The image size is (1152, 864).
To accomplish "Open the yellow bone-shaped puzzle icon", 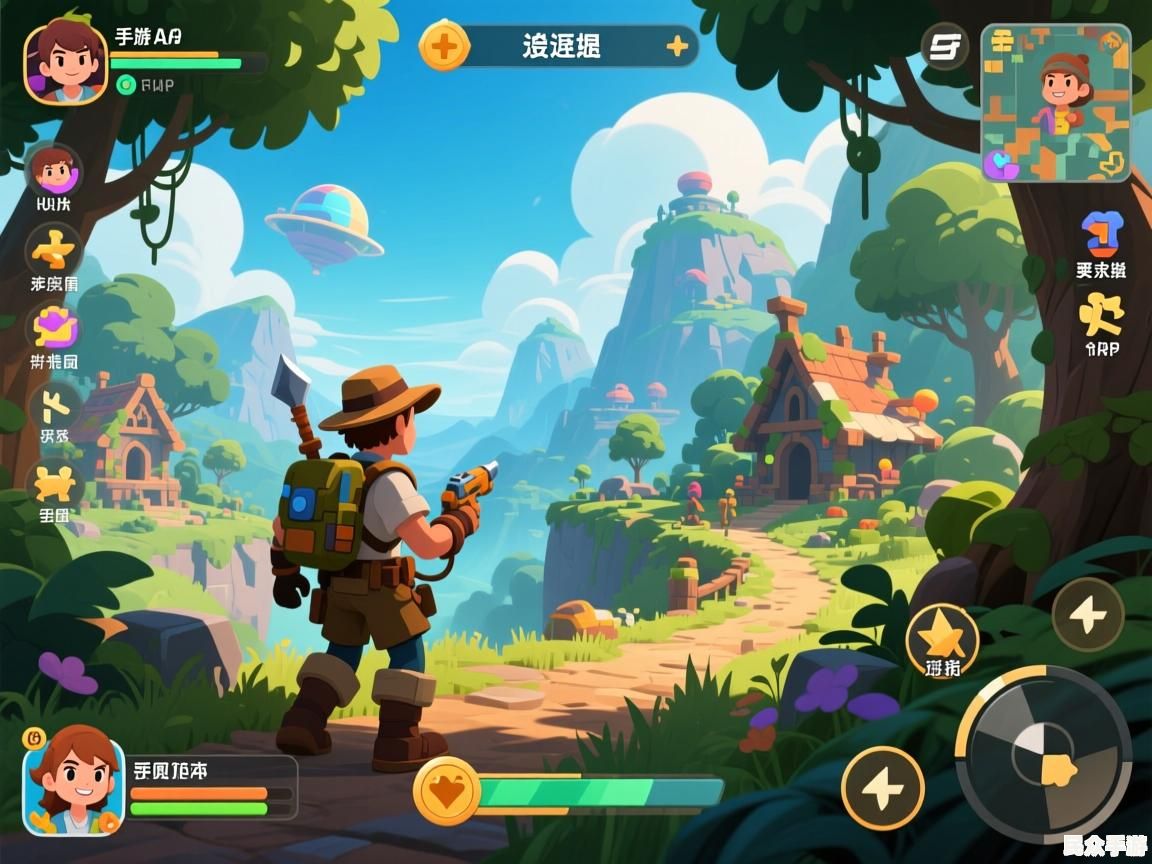I will pyautogui.click(x=54, y=484).
